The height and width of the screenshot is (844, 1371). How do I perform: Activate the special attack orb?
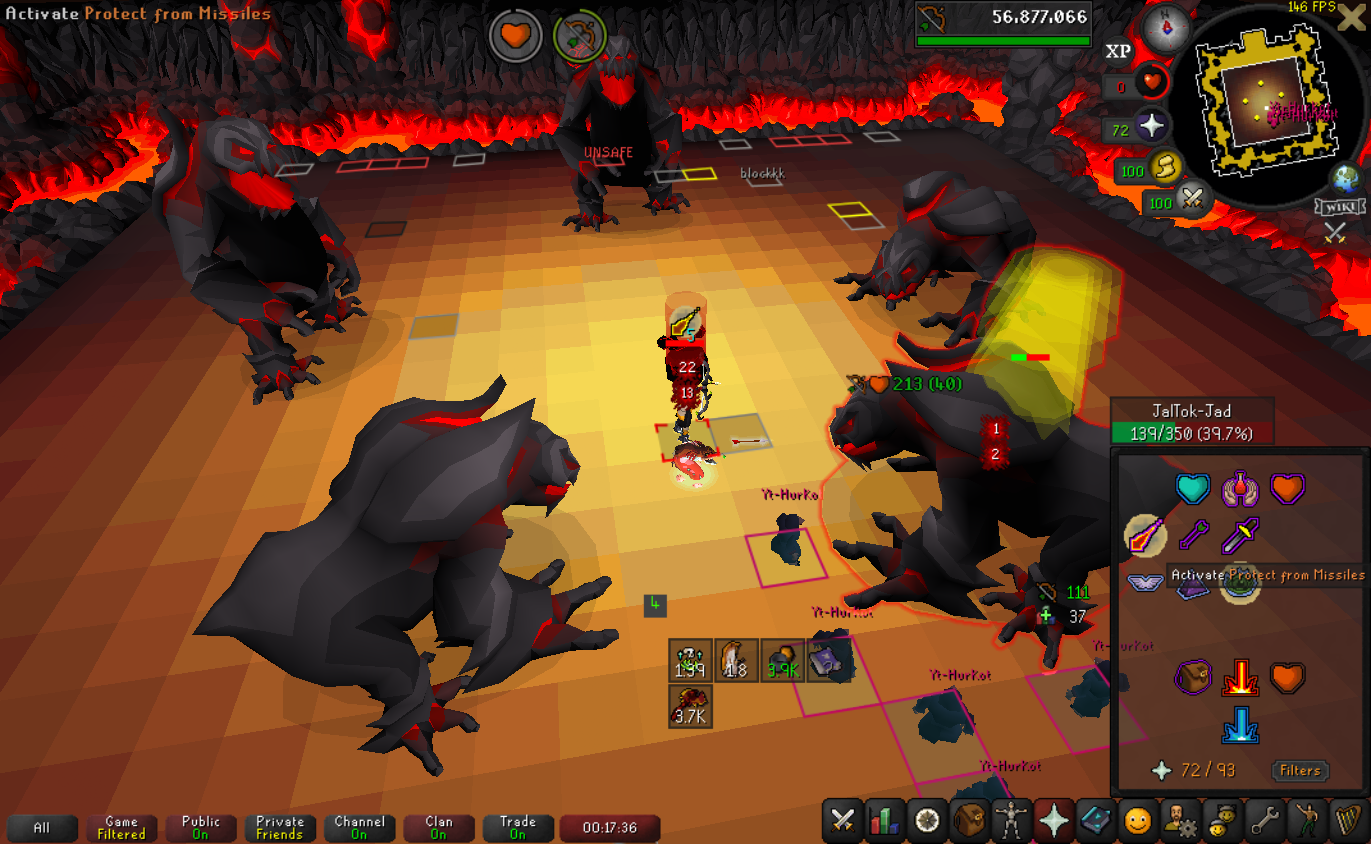tap(1191, 201)
